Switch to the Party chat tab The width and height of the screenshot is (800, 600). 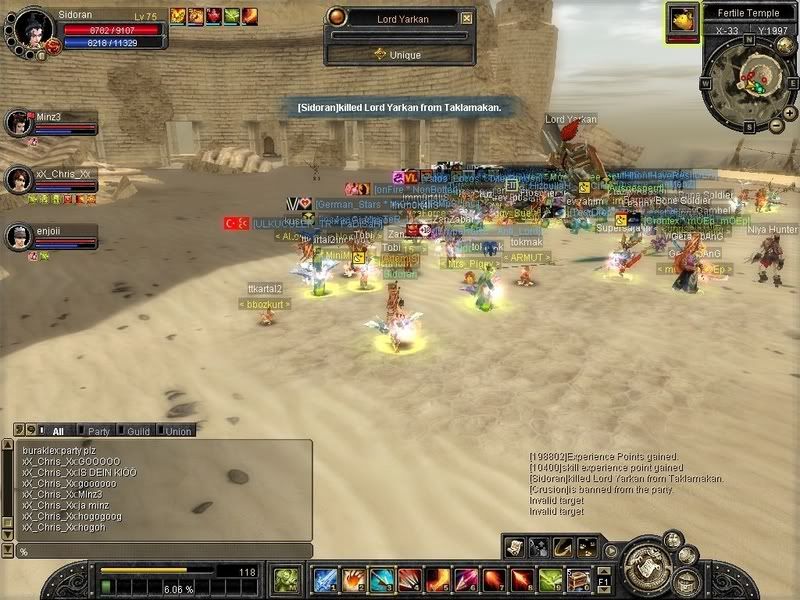98,431
